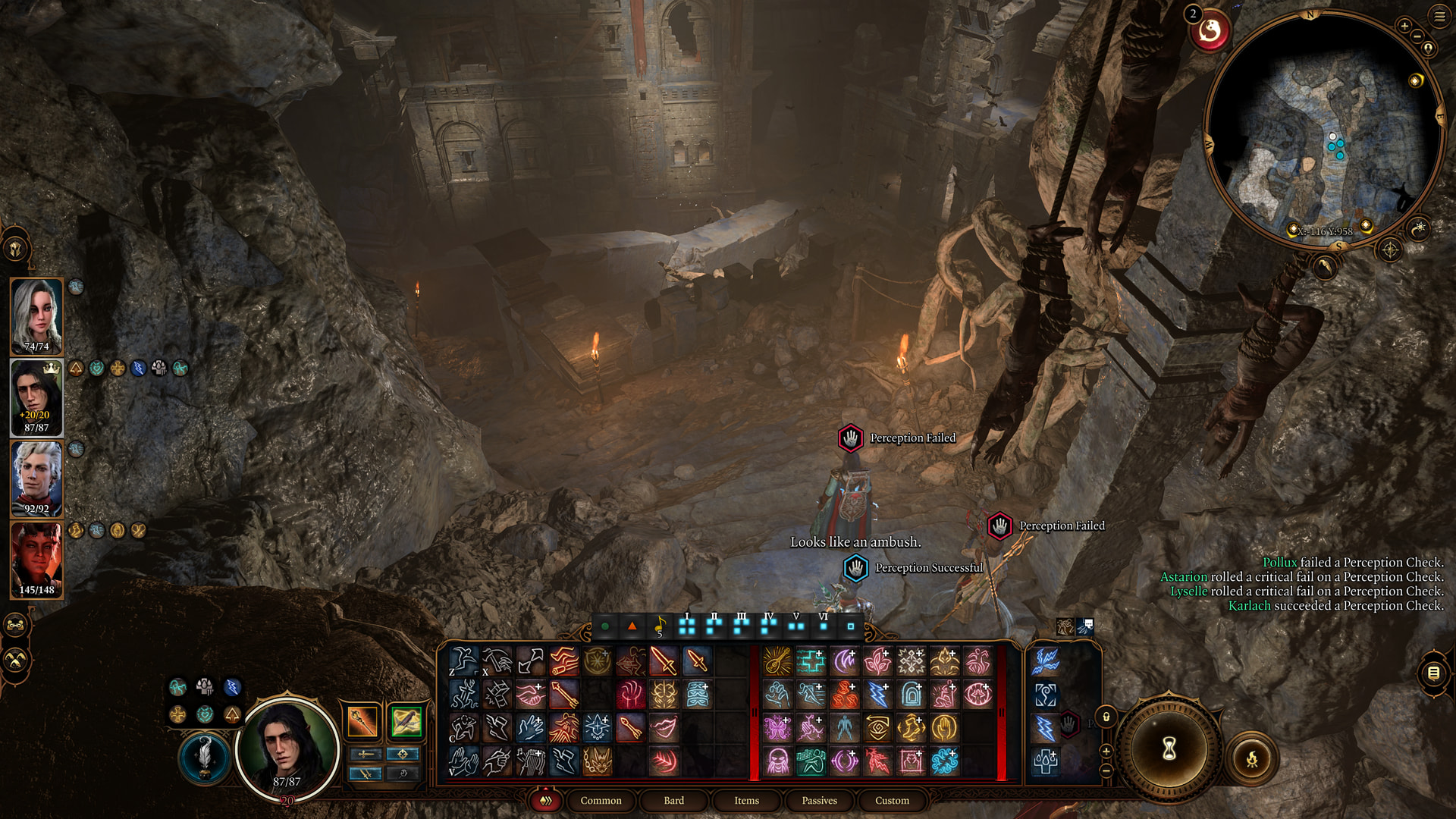Select the Passives hotbar tab
Screen dimensions: 1456x819
819,801
